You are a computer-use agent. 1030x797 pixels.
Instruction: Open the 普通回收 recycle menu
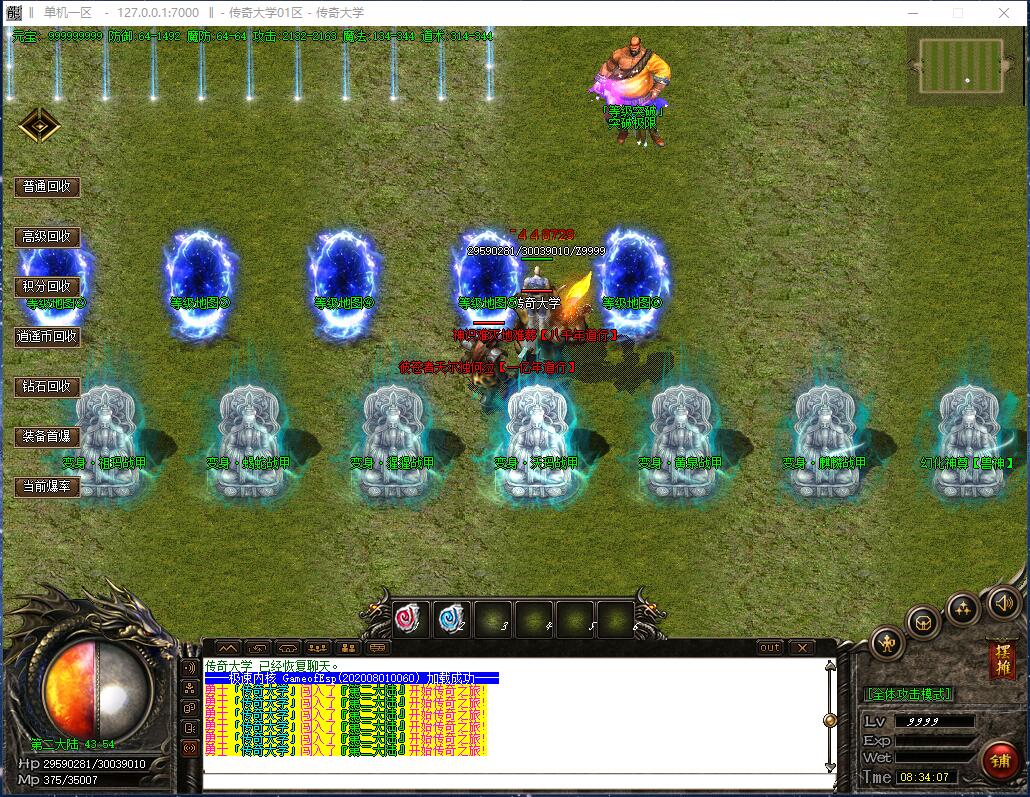click(x=47, y=187)
